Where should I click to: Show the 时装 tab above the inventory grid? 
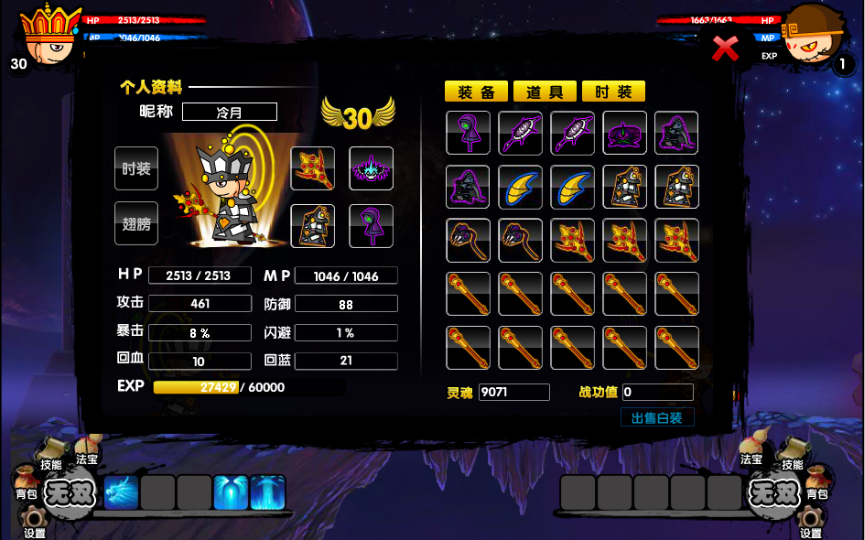(613, 92)
